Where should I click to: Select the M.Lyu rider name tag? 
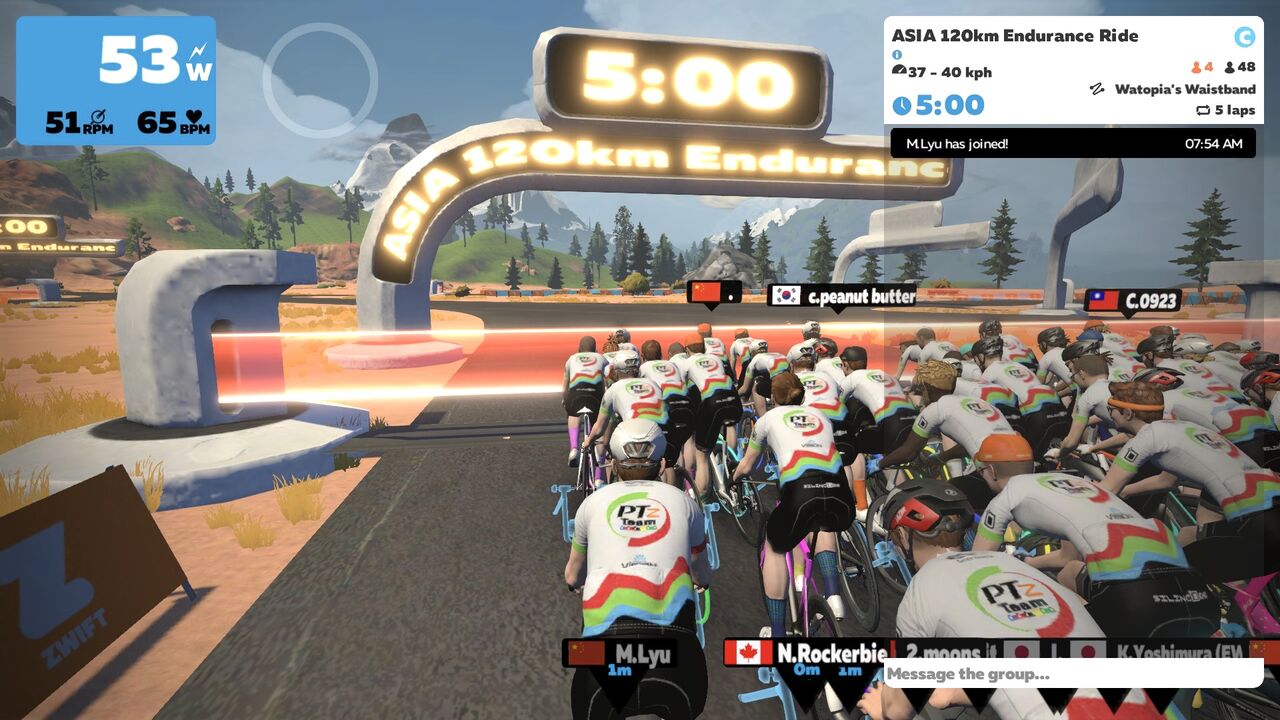(x=620, y=654)
